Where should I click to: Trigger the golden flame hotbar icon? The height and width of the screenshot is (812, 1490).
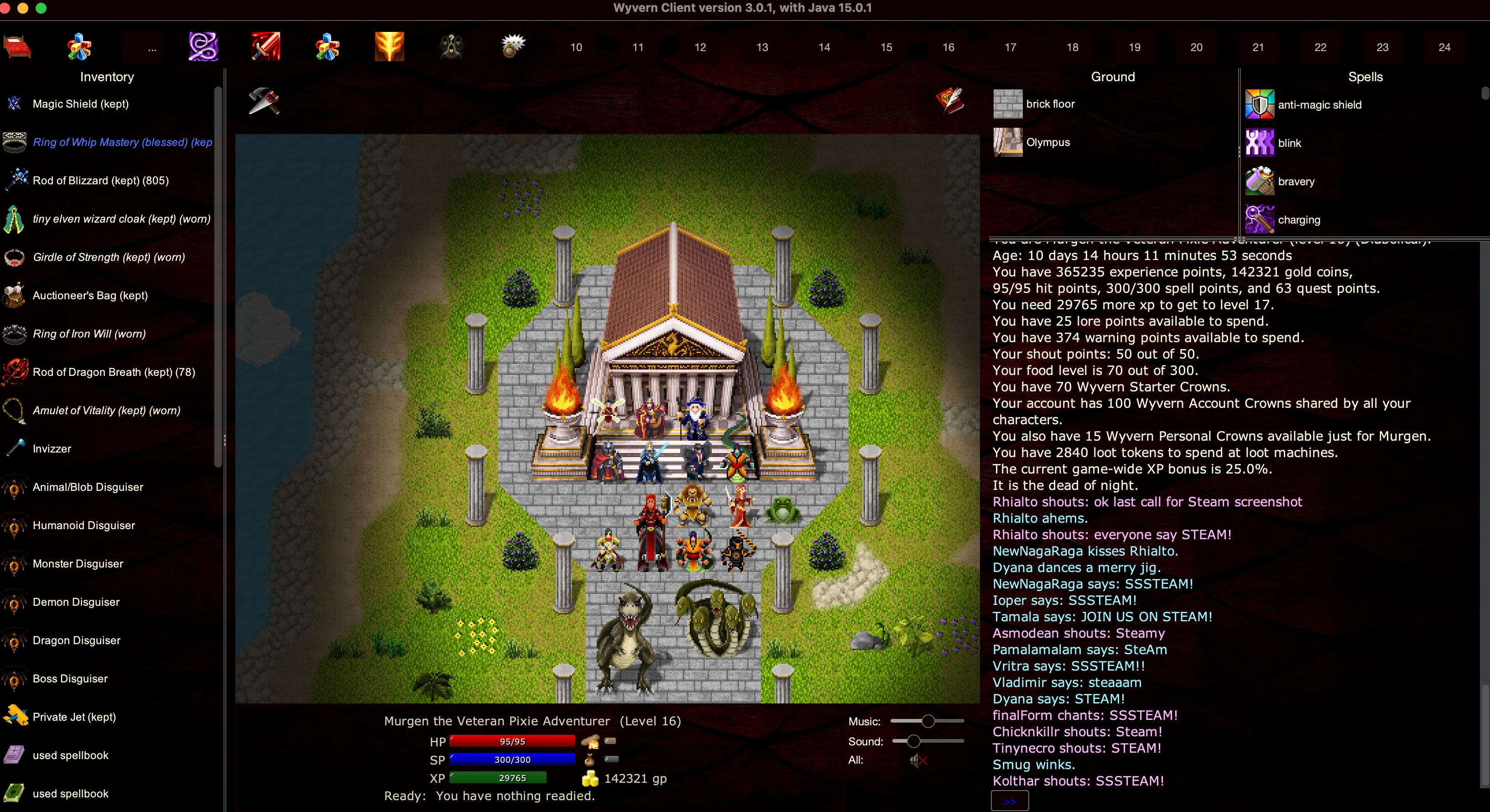(x=389, y=47)
